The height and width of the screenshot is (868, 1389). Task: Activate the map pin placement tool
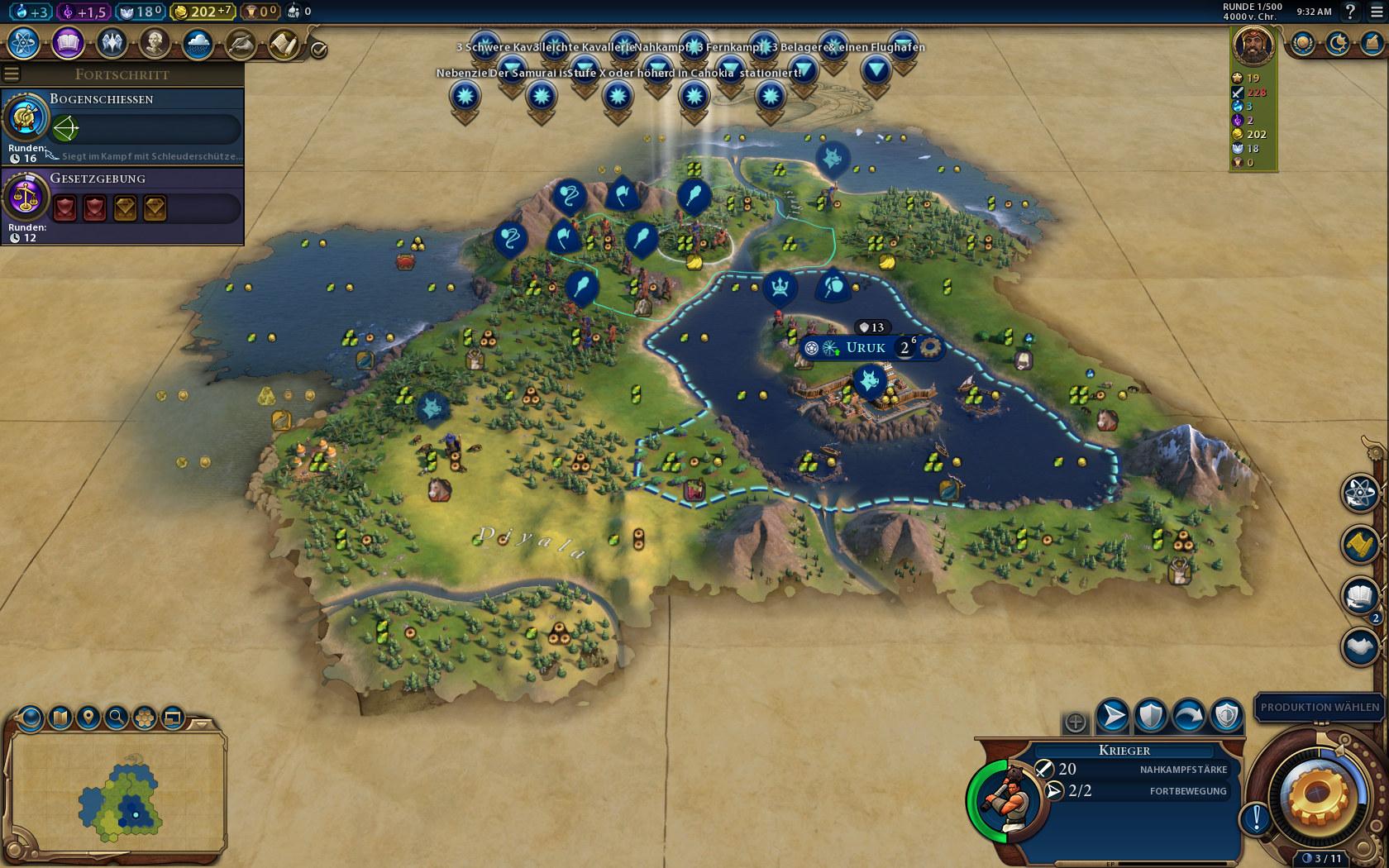(x=88, y=718)
